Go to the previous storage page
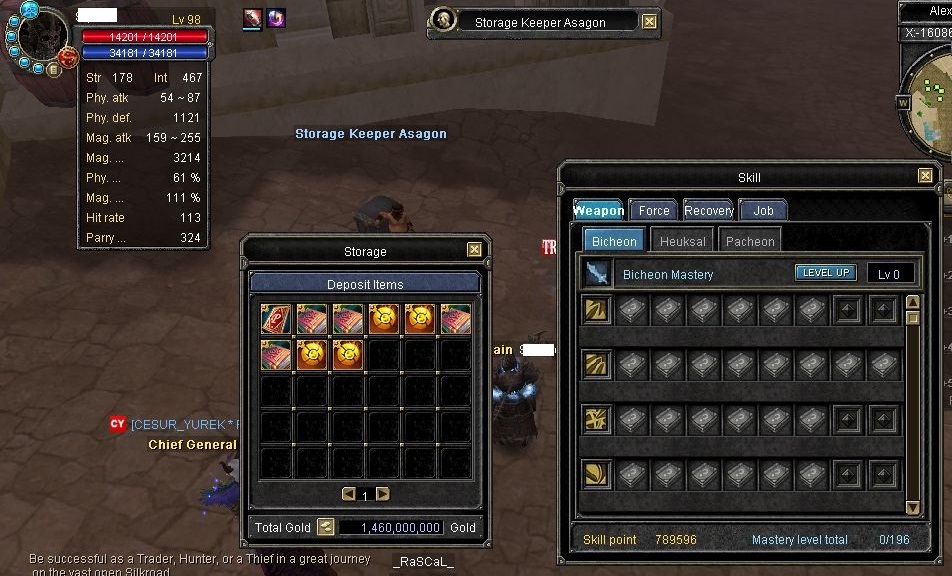 [x=348, y=494]
